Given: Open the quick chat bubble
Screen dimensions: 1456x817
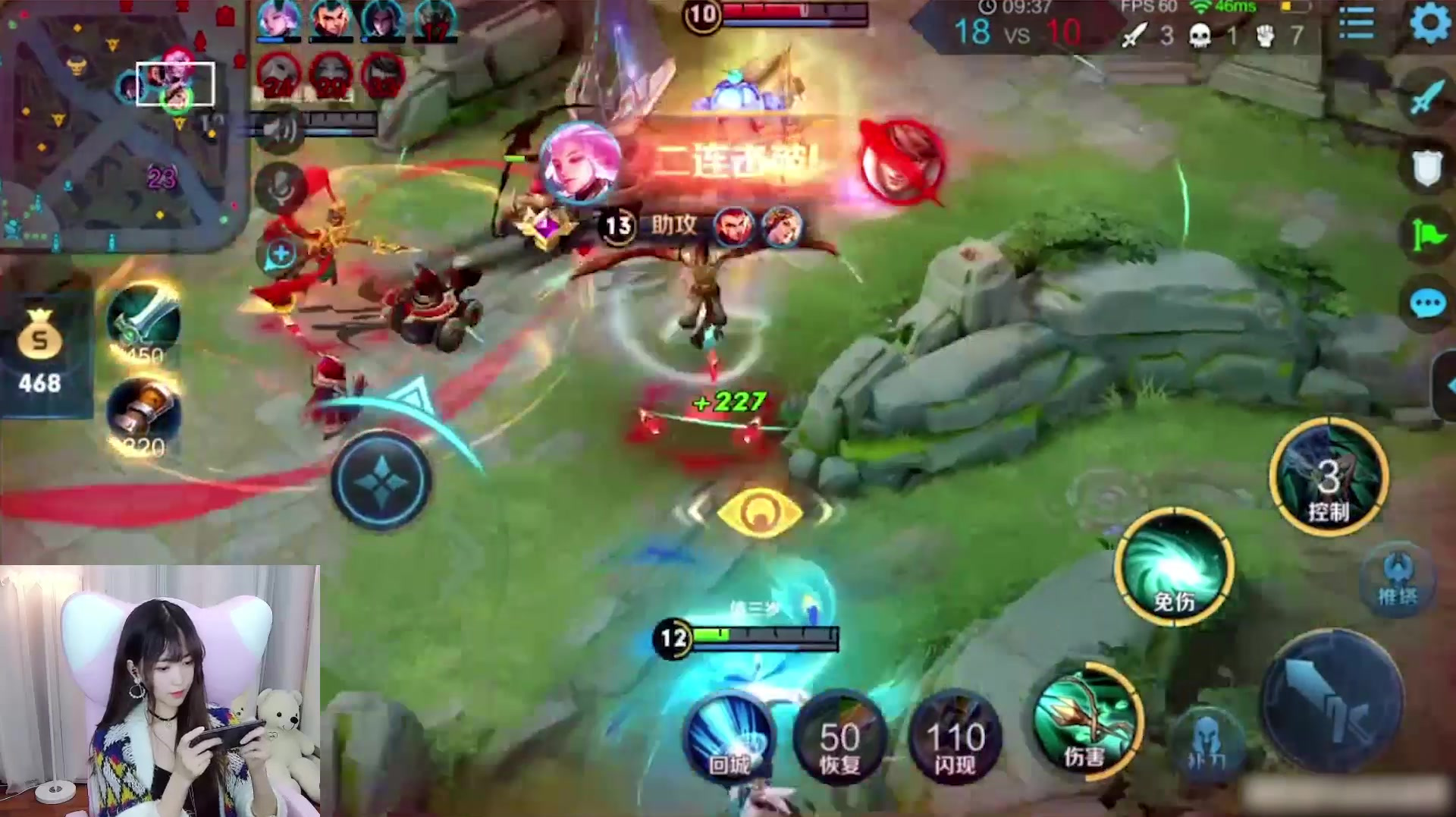Looking at the screenshot, I should pyautogui.click(x=1427, y=305).
